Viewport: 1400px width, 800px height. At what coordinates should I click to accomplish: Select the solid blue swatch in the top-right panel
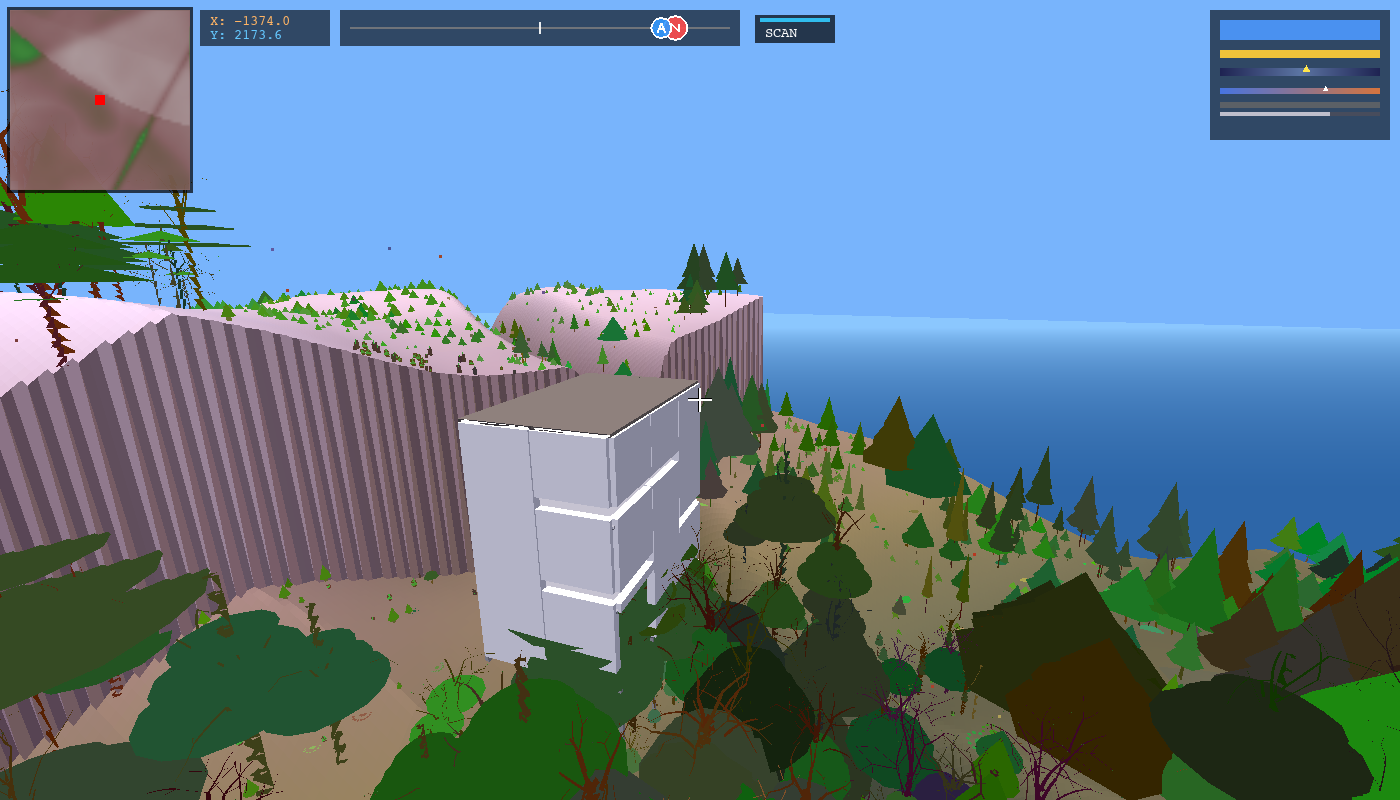pyautogui.click(x=1299, y=29)
